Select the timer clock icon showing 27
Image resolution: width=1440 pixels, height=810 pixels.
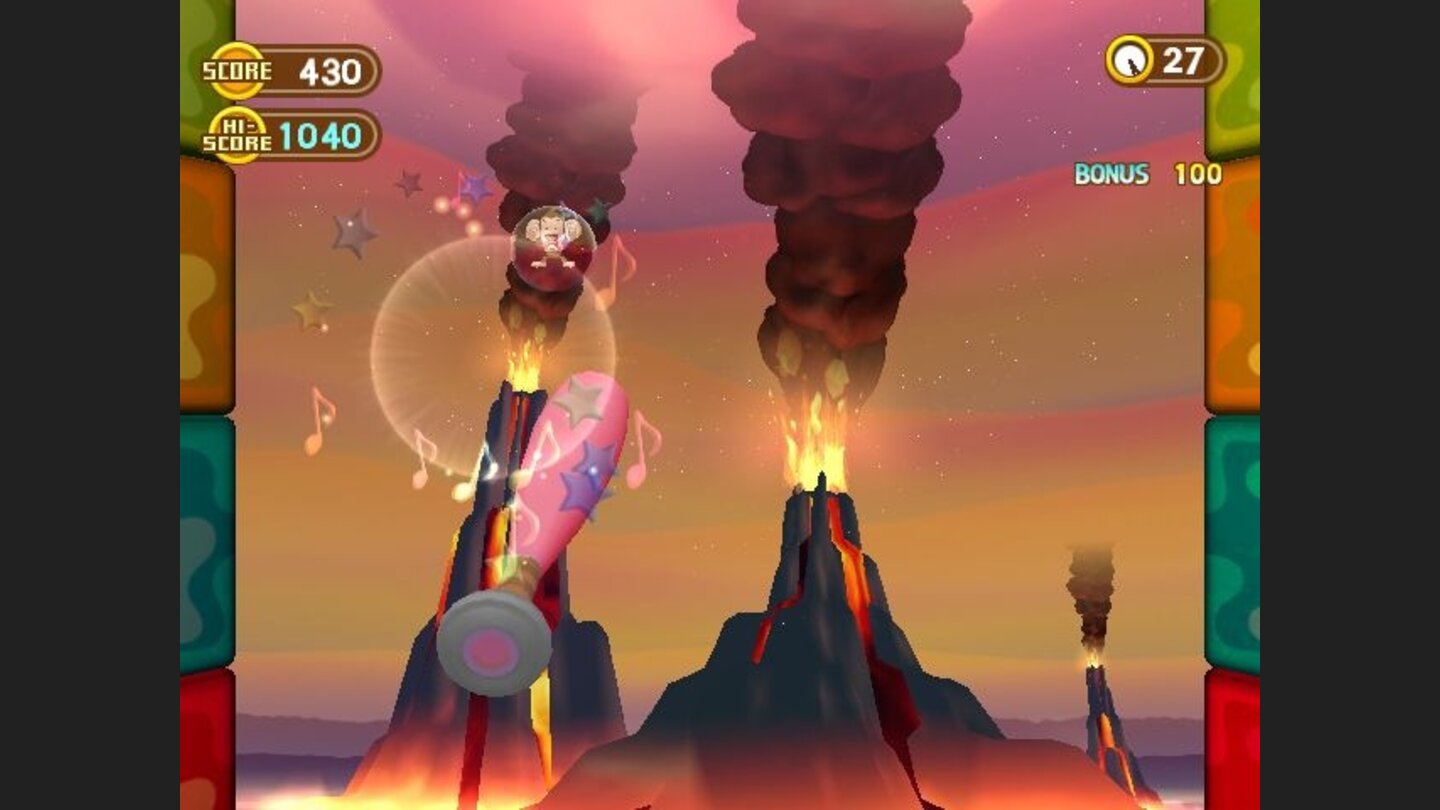(1131, 59)
